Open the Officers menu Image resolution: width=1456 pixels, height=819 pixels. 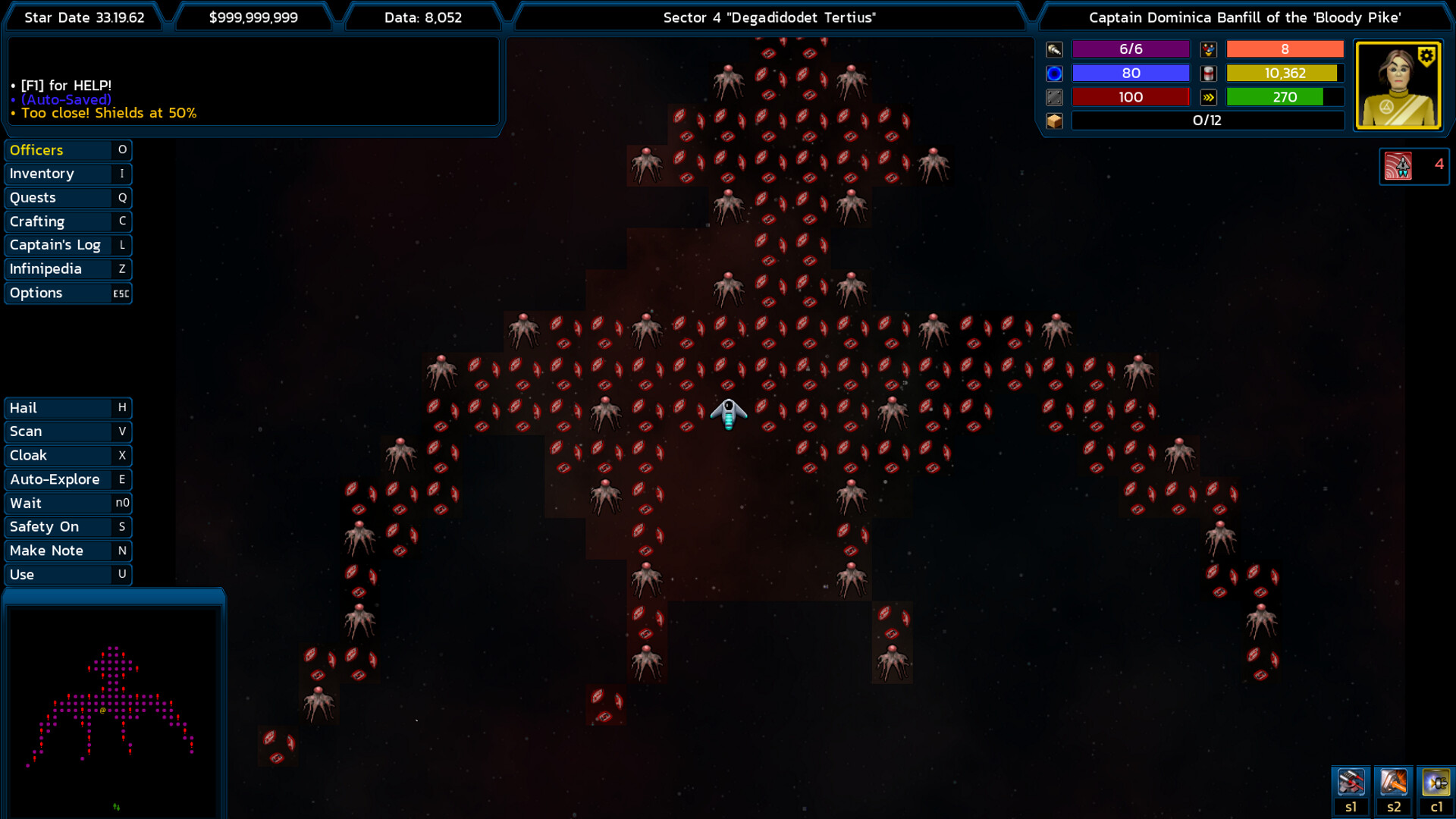tap(67, 150)
